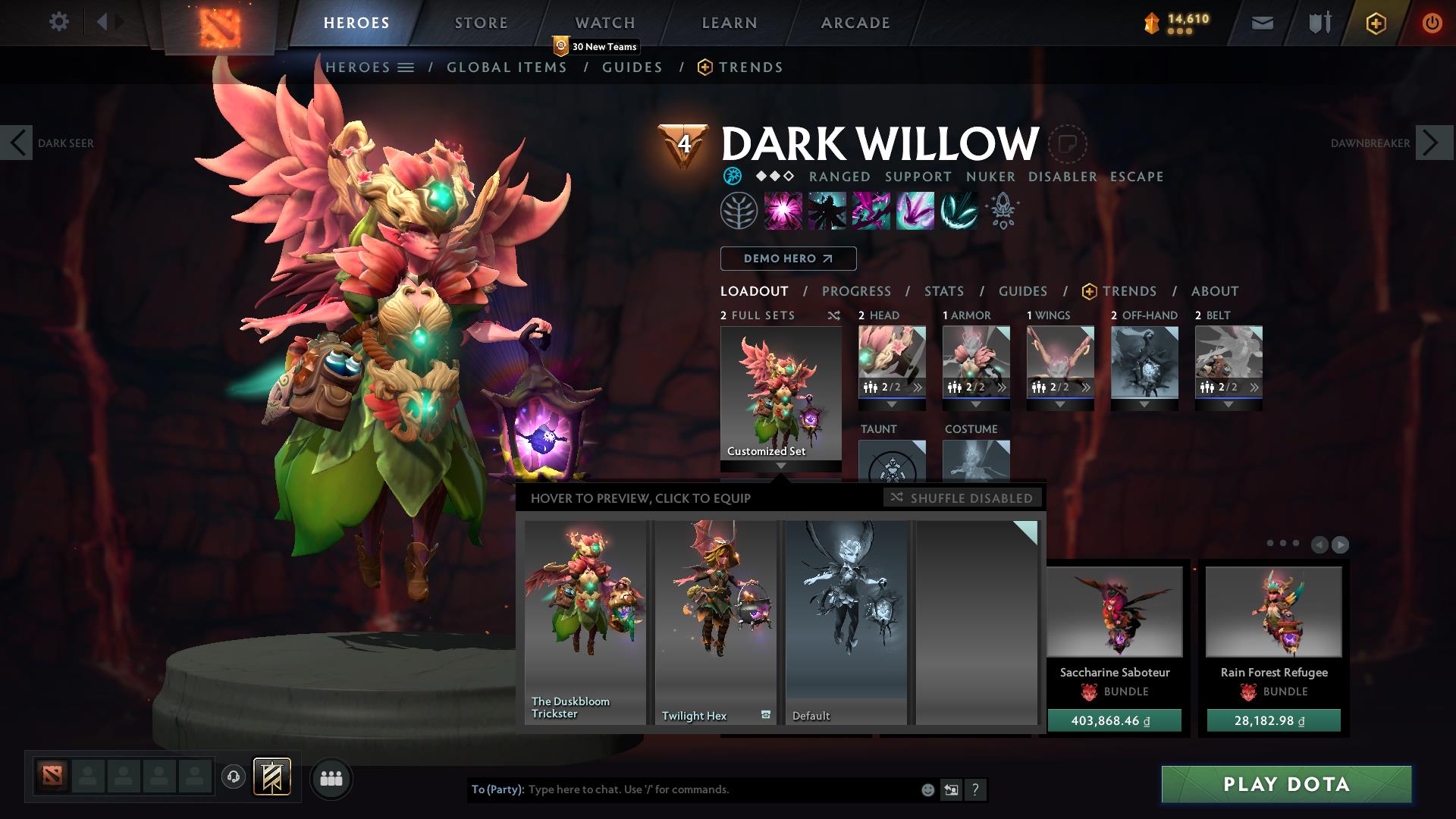Open the settings gear icon
The width and height of the screenshot is (1456, 819).
pyautogui.click(x=58, y=22)
